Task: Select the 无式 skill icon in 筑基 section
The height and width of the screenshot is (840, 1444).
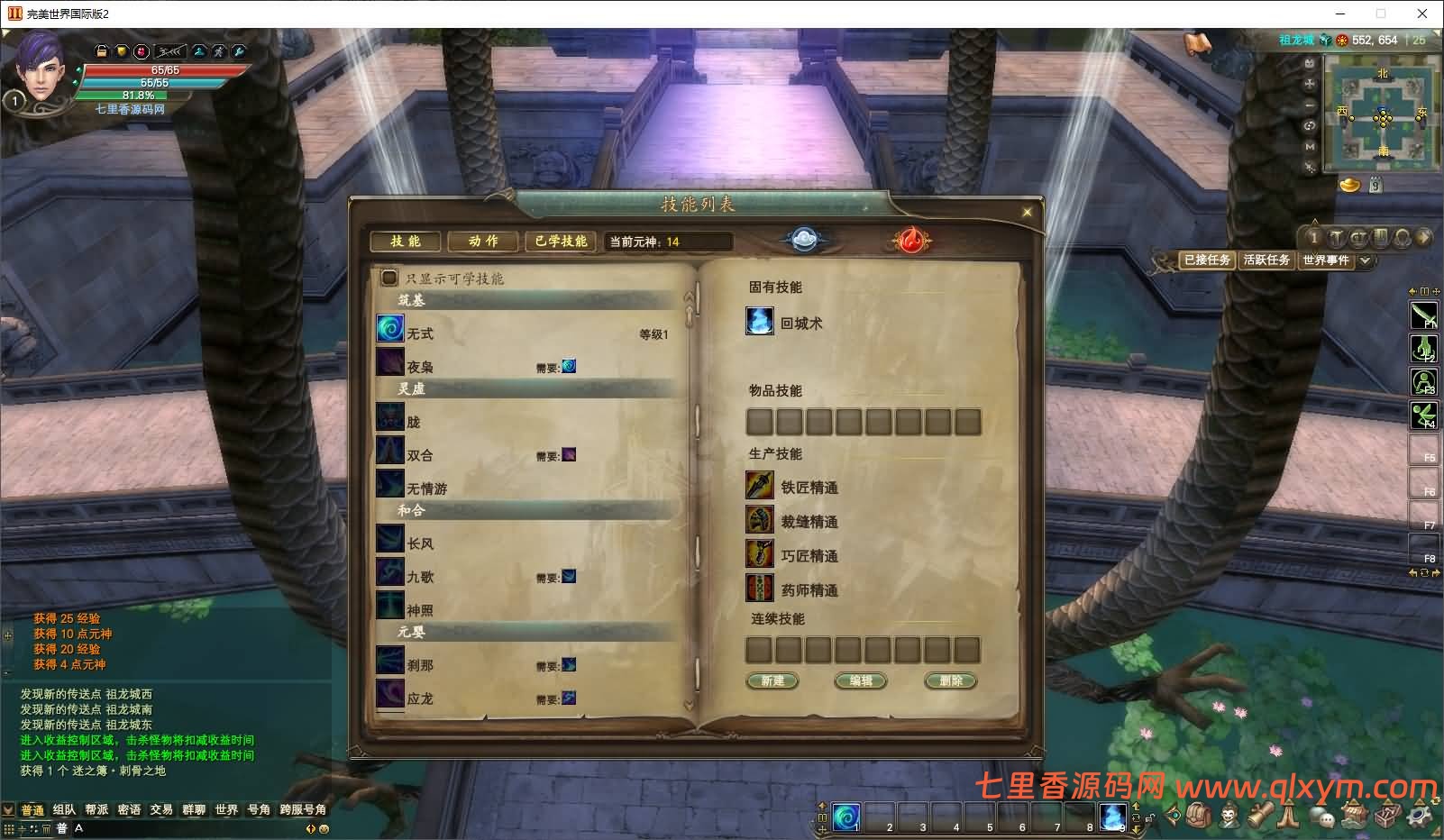Action: tap(389, 330)
